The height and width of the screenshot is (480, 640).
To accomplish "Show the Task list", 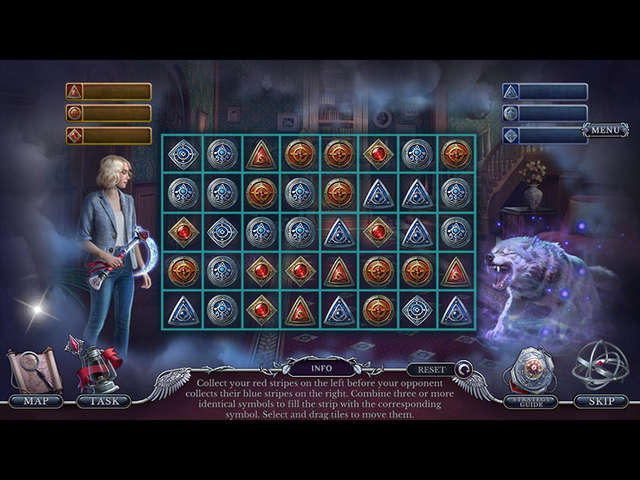I will [x=104, y=401].
